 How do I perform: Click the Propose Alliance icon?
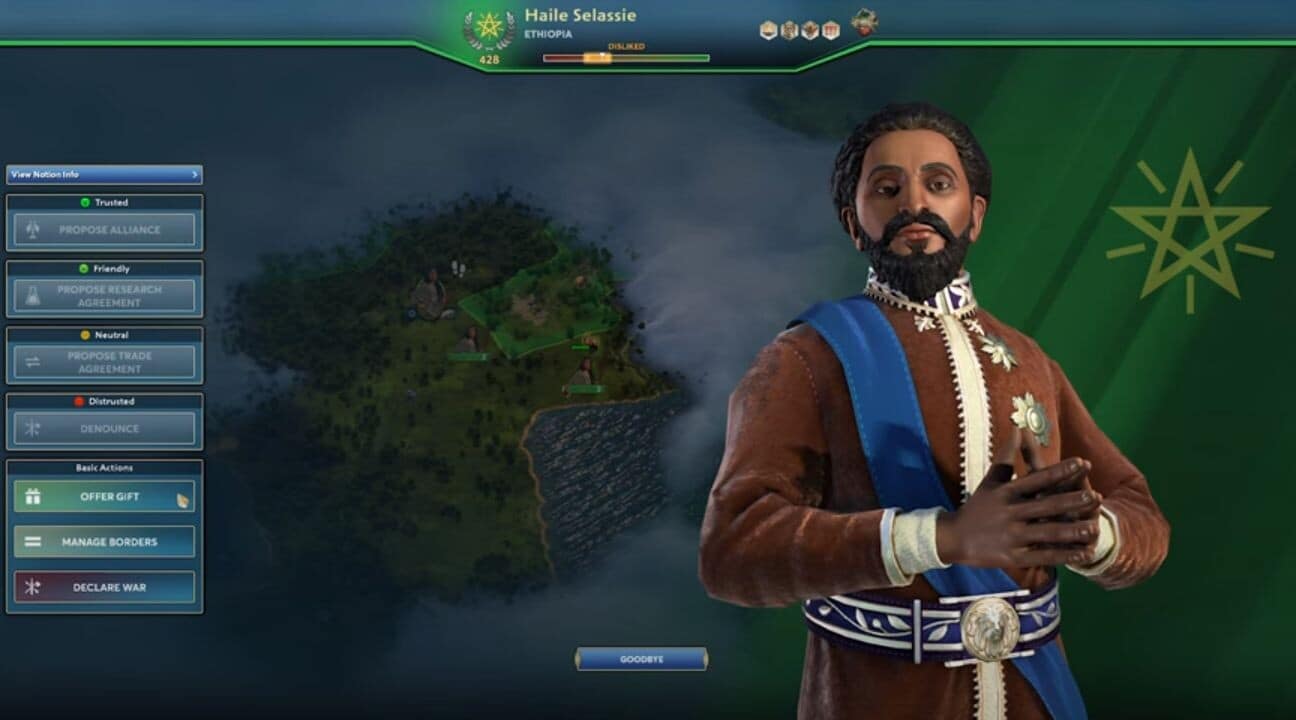click(30, 228)
